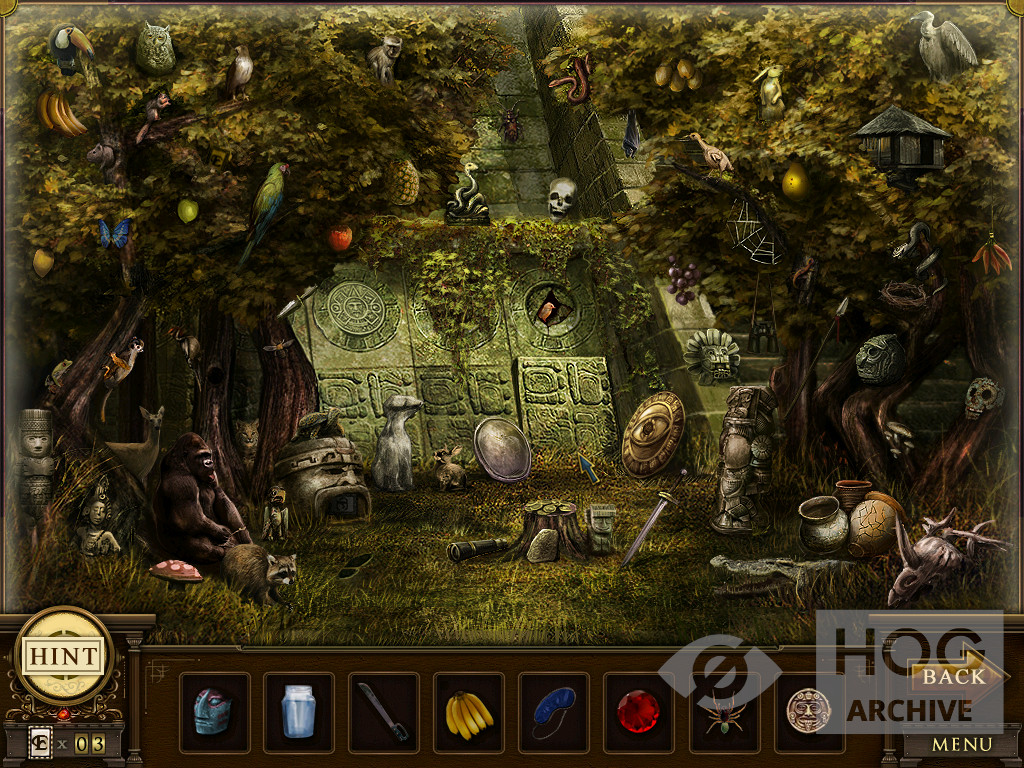The image size is (1024, 768).
Task: Select the red gem item slot
Action: coord(638,712)
